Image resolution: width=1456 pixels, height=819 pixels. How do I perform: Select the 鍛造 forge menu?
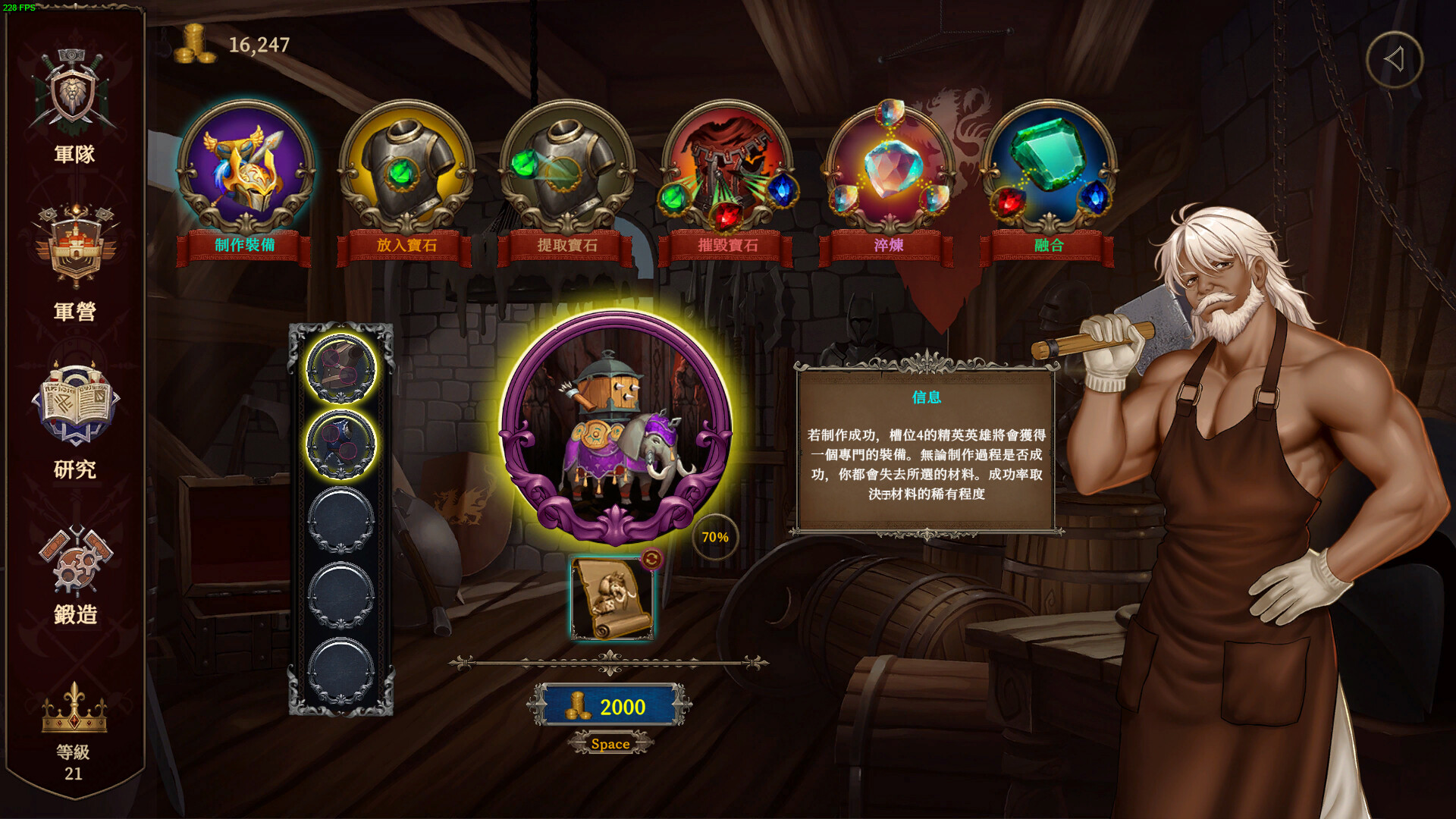[x=74, y=574]
